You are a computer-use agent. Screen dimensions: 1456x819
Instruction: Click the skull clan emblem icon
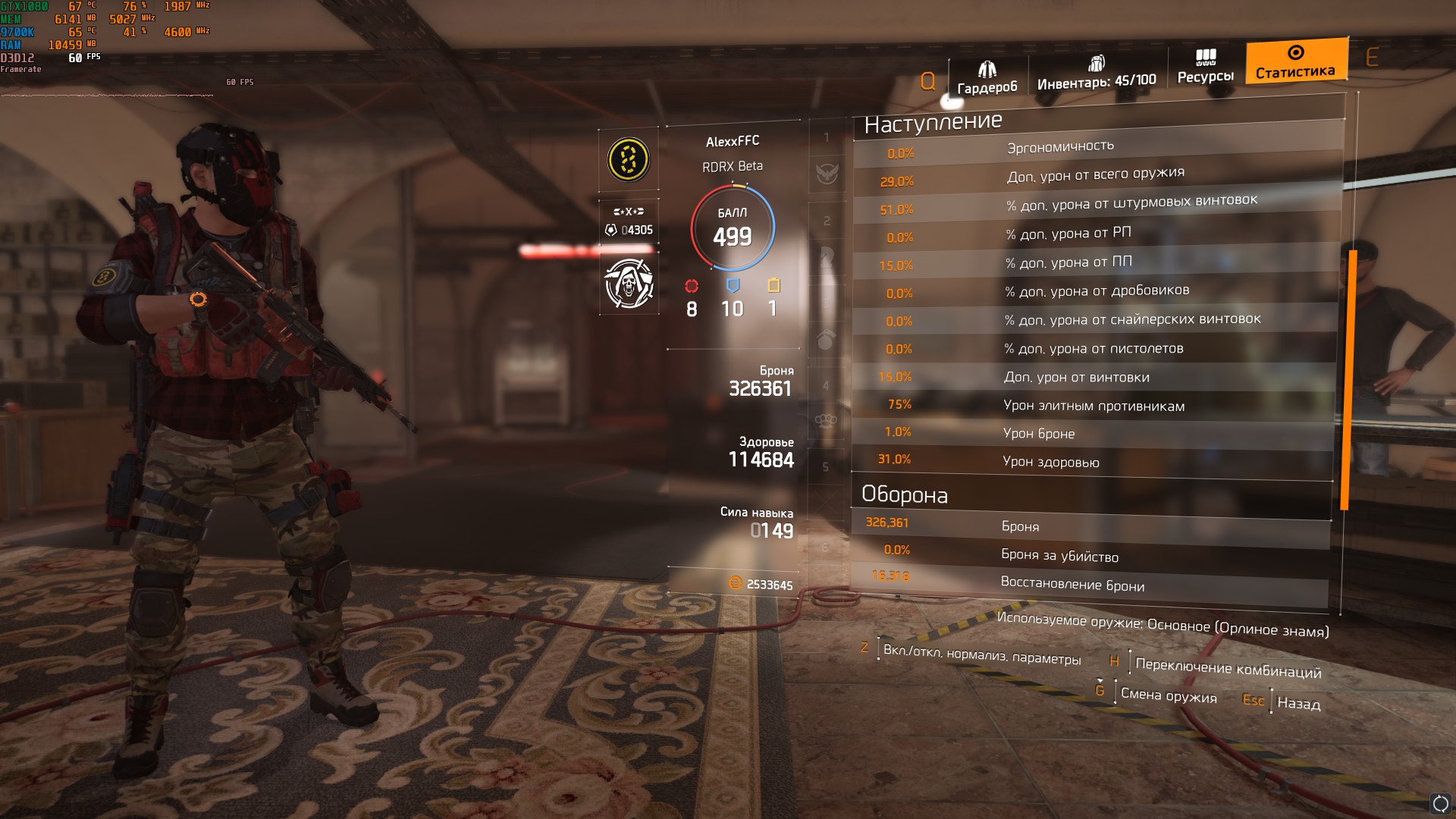629,284
